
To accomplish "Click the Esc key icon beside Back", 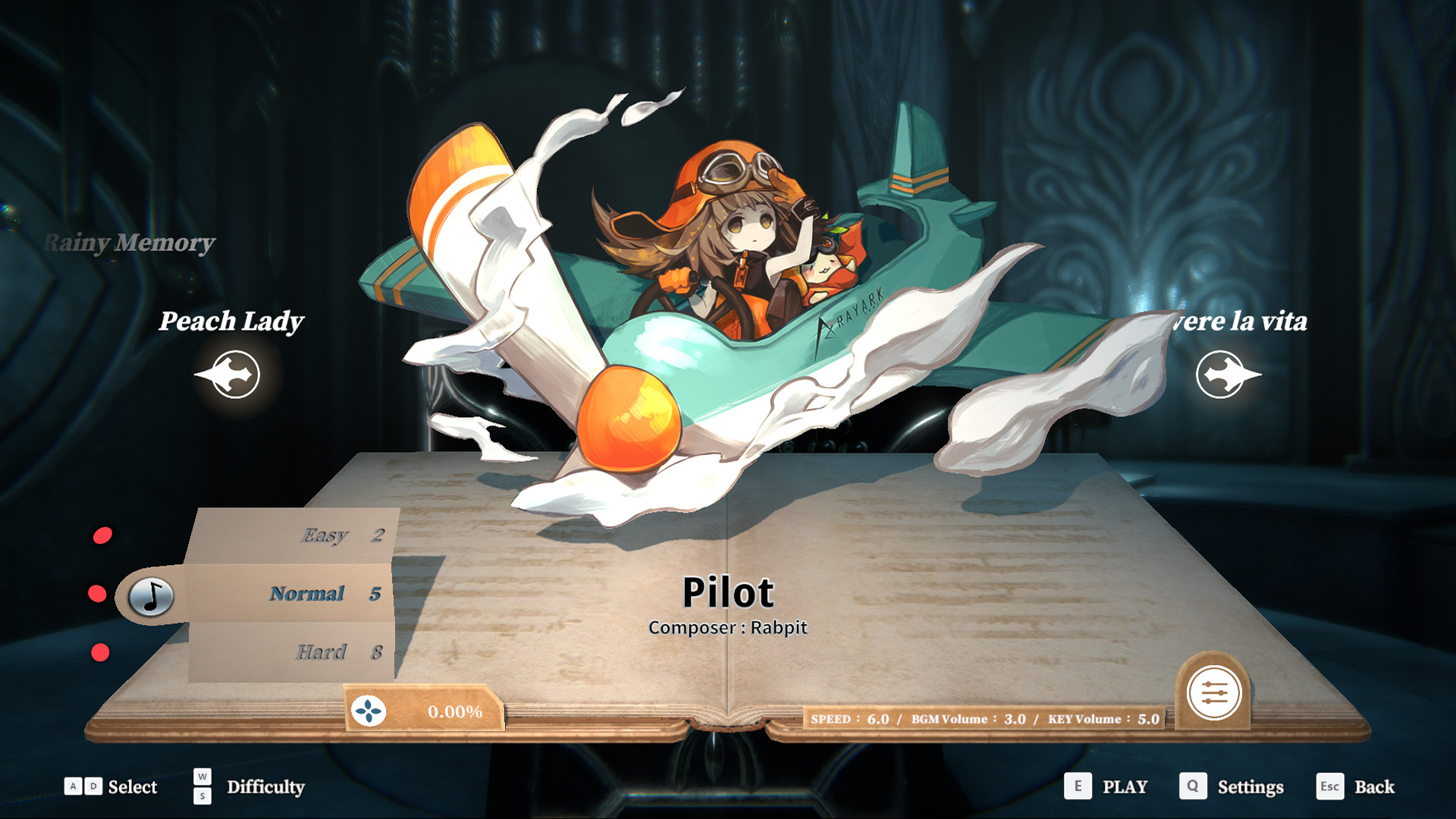I will pyautogui.click(x=1329, y=787).
